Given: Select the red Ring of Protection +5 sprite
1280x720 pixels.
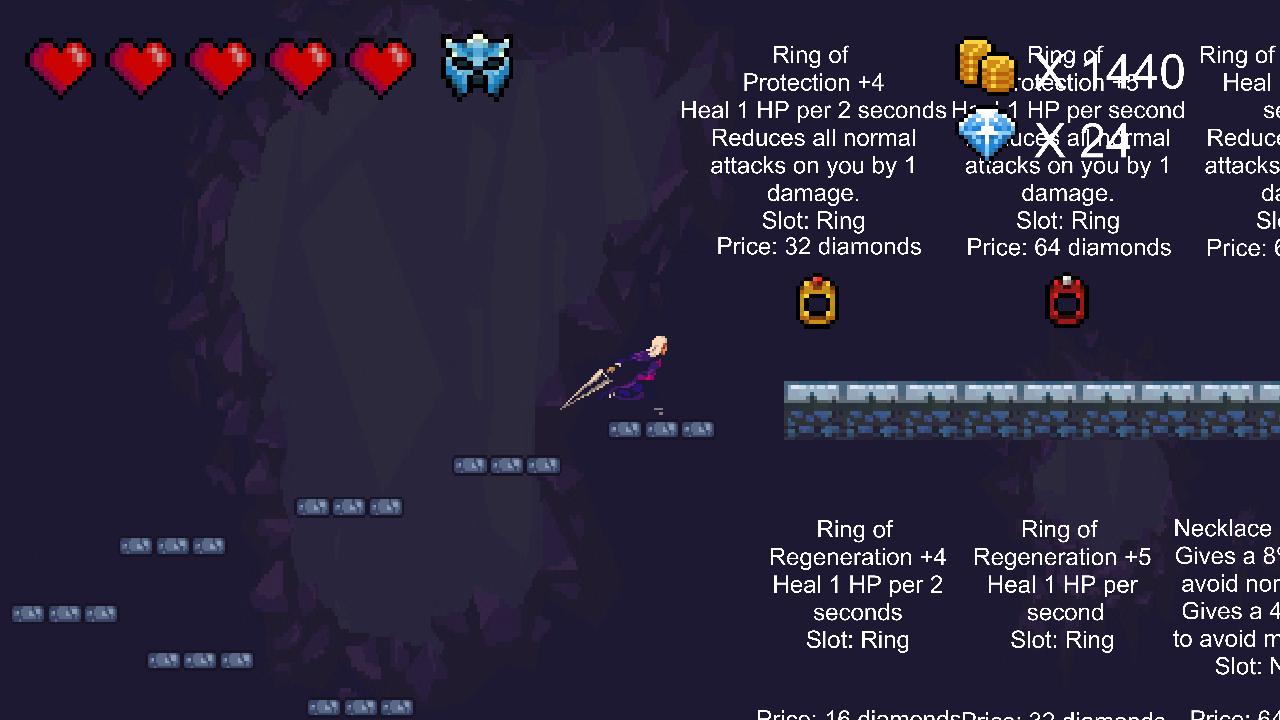Looking at the screenshot, I should [x=1066, y=301].
